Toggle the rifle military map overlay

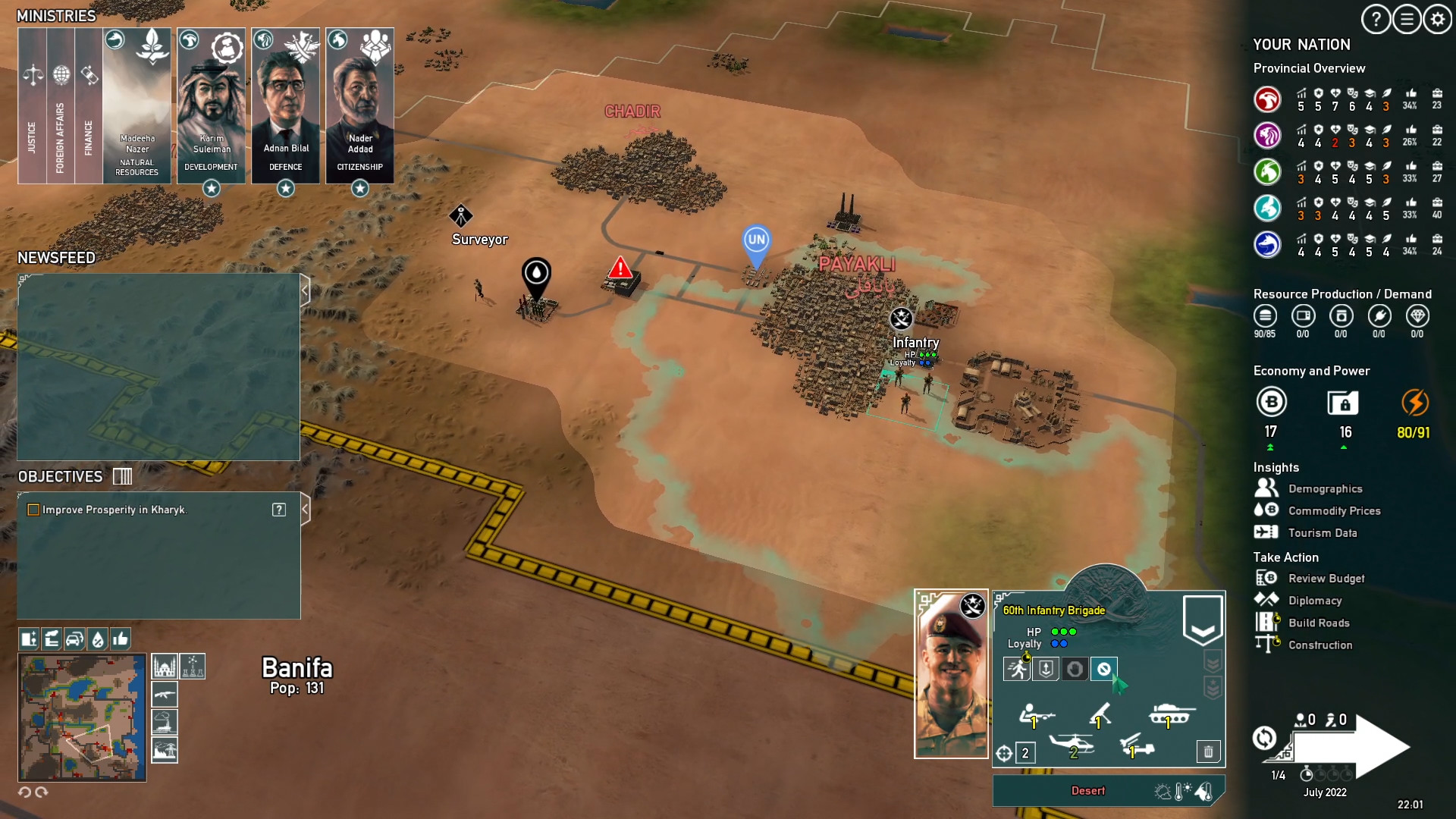click(x=165, y=695)
